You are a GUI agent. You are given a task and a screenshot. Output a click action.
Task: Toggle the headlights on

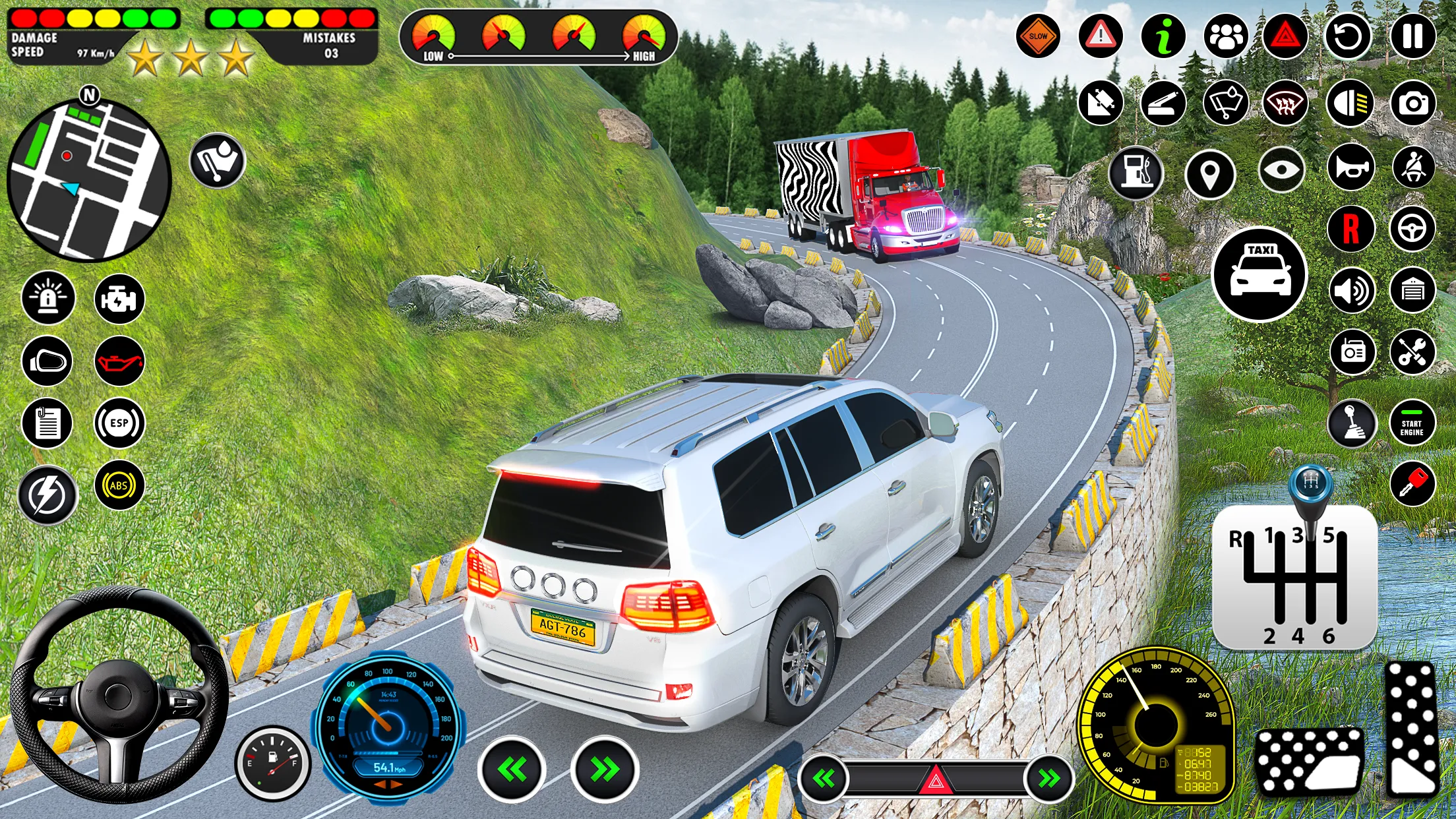click(x=1349, y=104)
